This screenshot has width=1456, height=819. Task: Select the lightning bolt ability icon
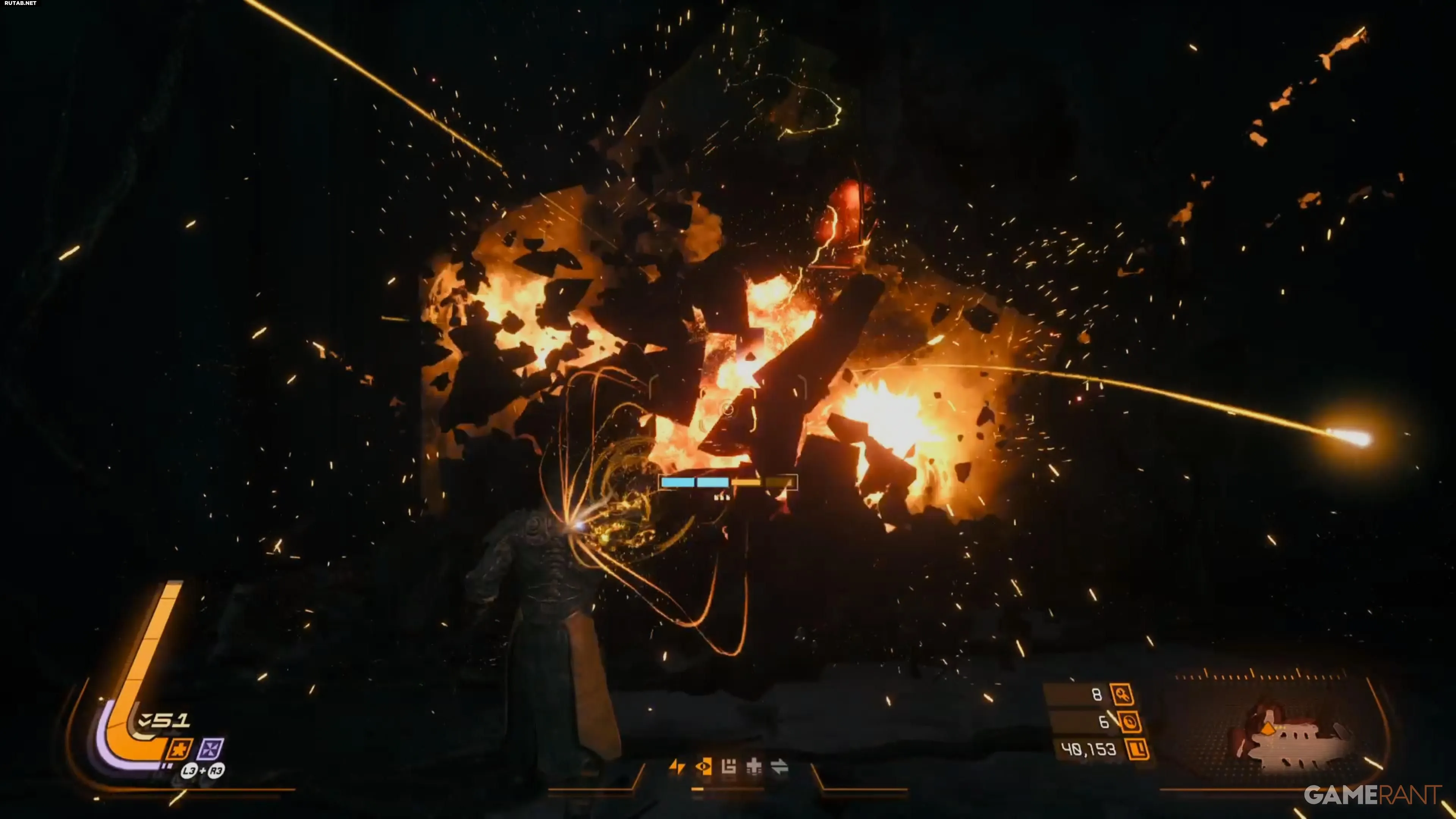[676, 766]
